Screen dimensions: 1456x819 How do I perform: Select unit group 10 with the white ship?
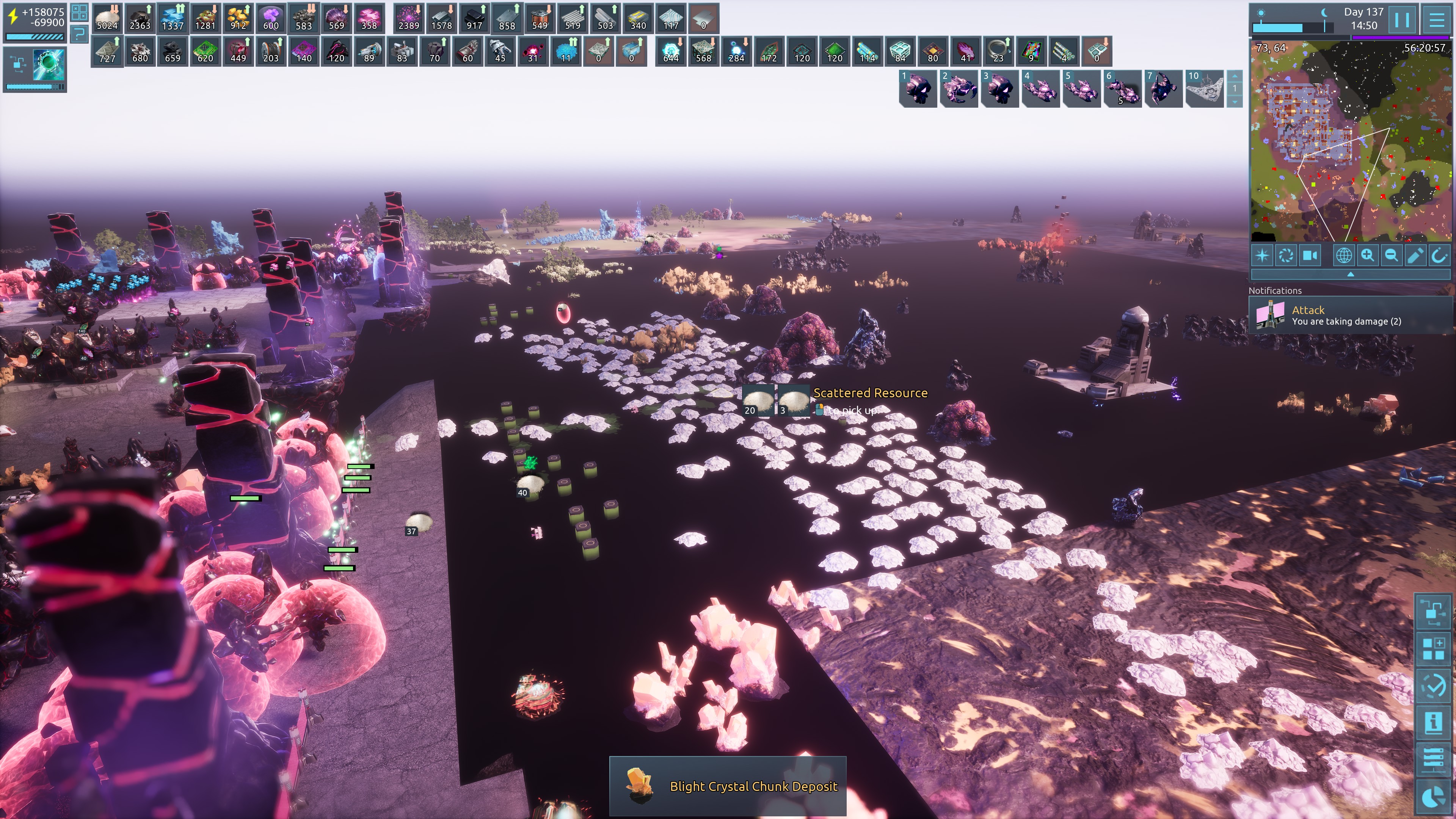(x=1205, y=89)
